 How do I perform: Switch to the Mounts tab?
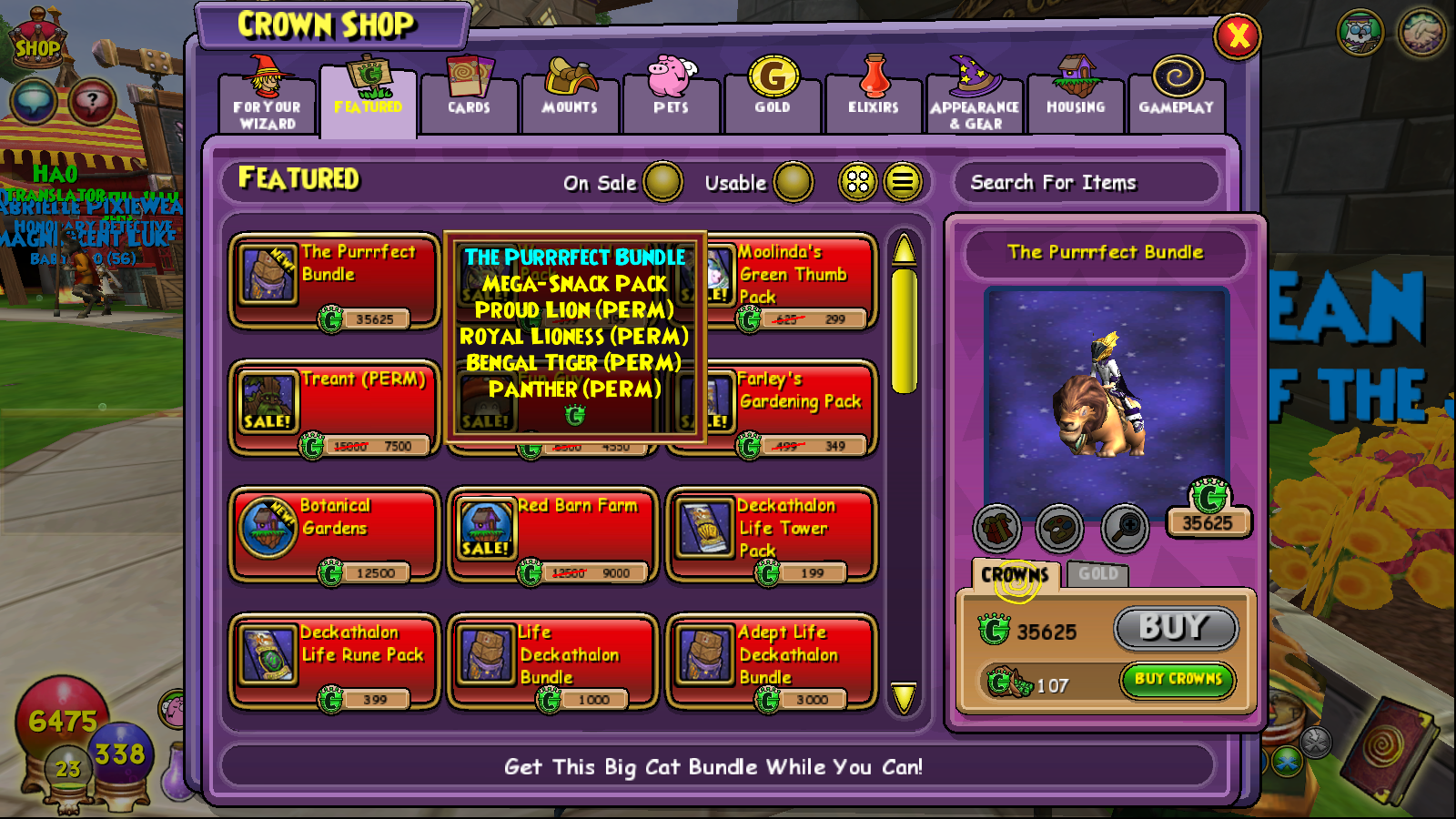coord(571,100)
